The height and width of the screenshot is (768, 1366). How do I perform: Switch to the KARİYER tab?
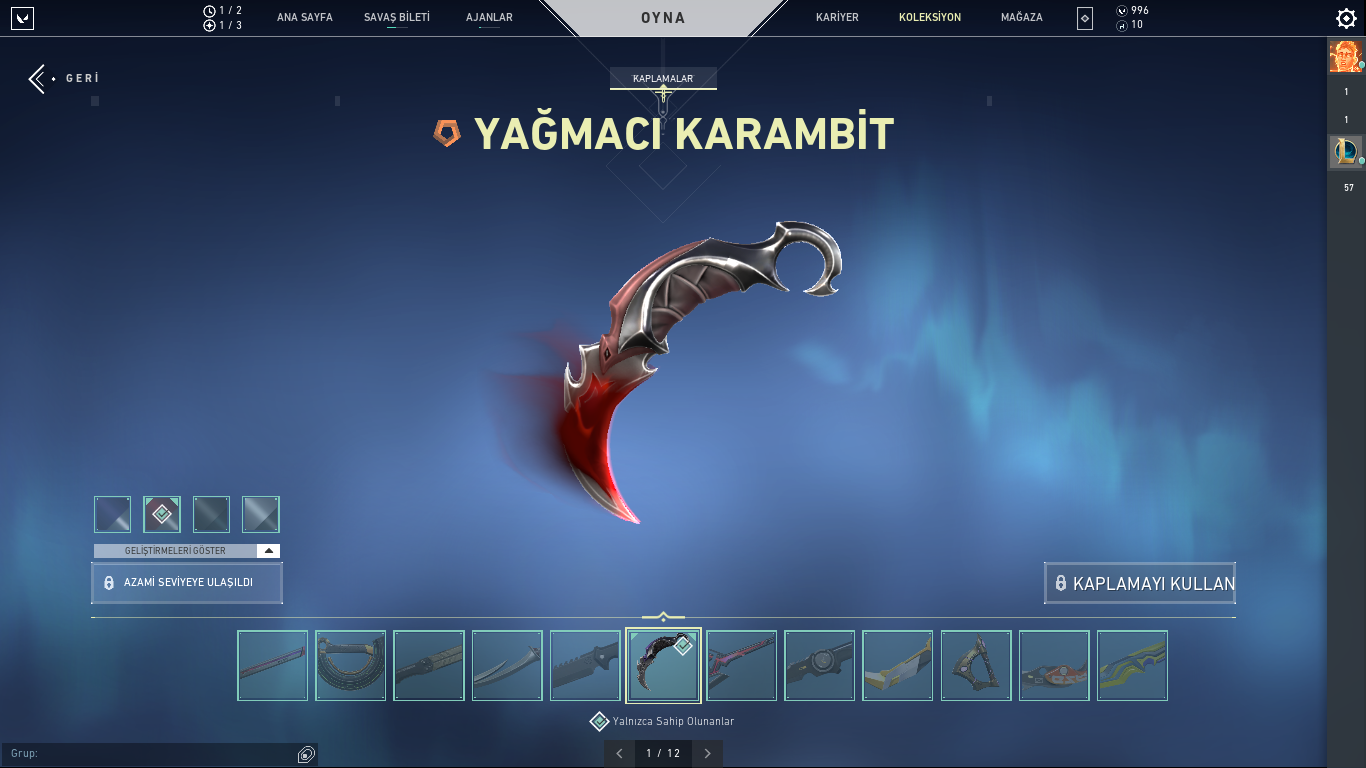tap(836, 17)
